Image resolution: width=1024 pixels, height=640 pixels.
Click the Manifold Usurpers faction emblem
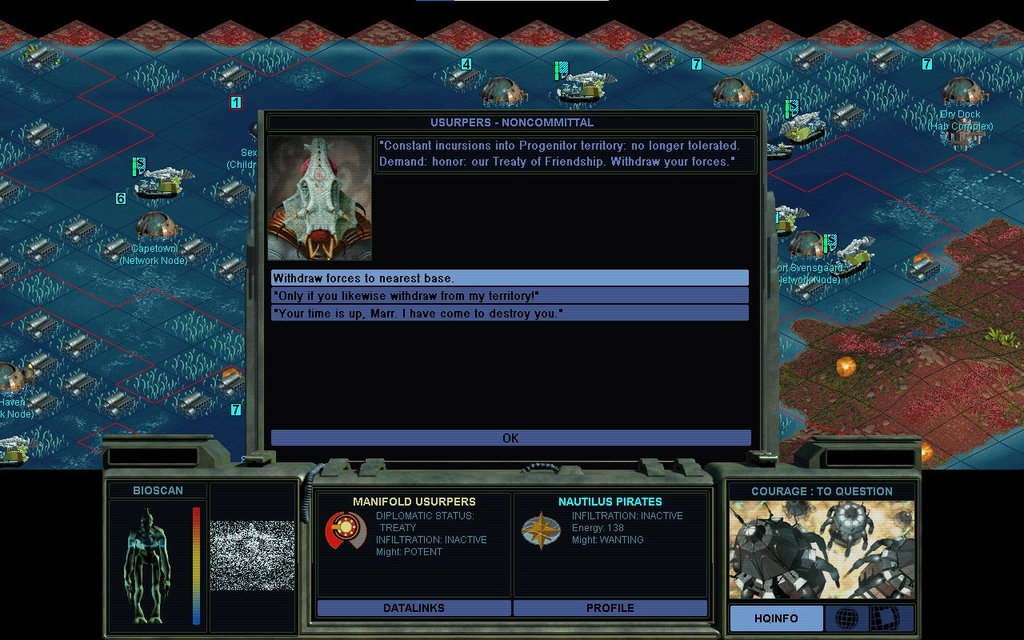[345, 530]
